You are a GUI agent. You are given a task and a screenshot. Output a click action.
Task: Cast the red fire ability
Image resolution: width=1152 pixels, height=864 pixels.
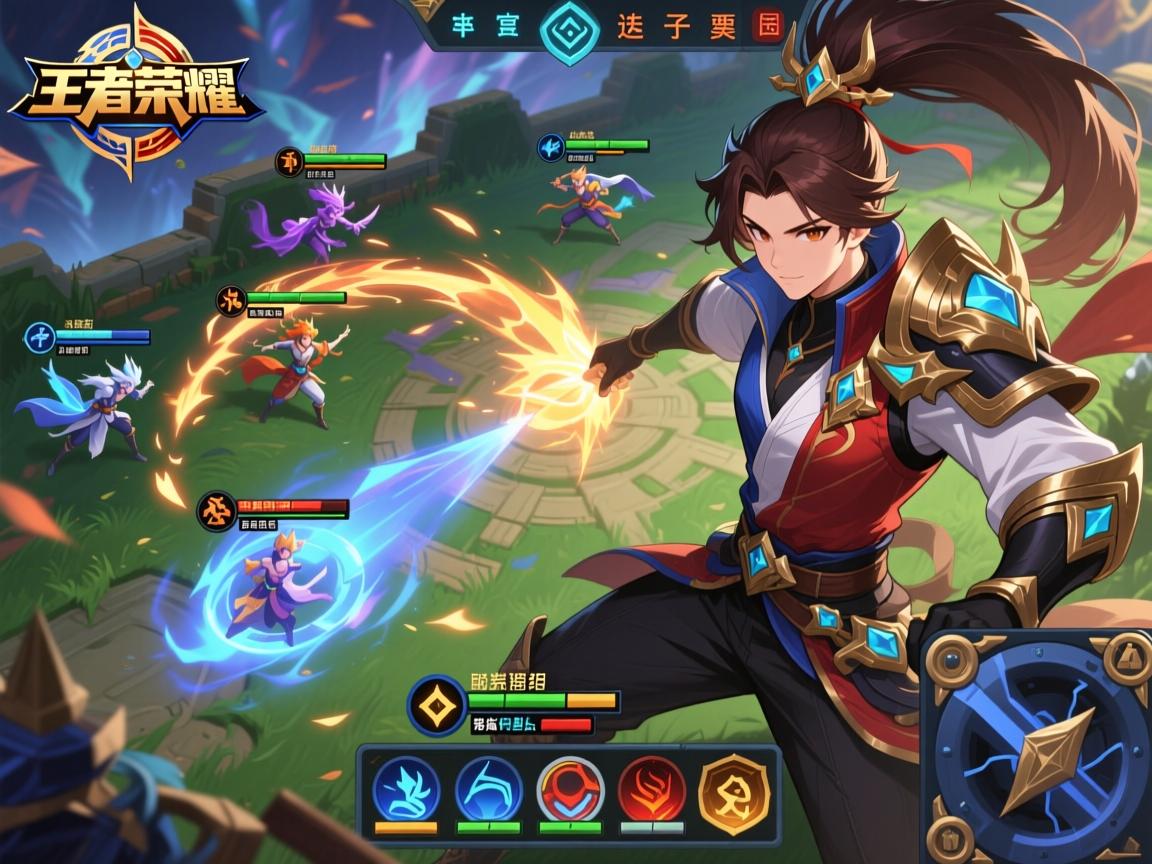[651, 788]
